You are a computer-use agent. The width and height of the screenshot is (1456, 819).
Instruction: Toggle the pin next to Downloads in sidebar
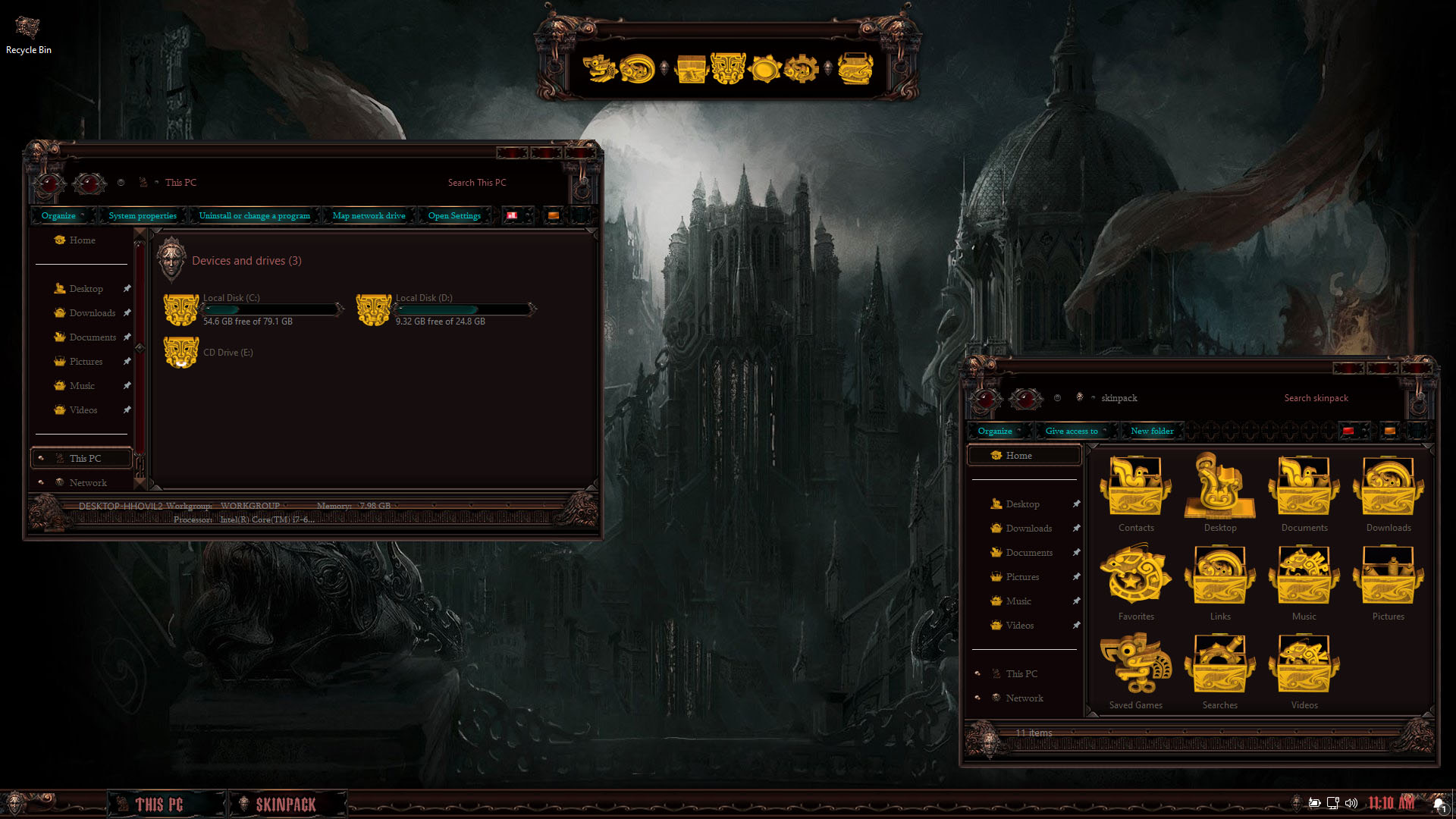[127, 312]
